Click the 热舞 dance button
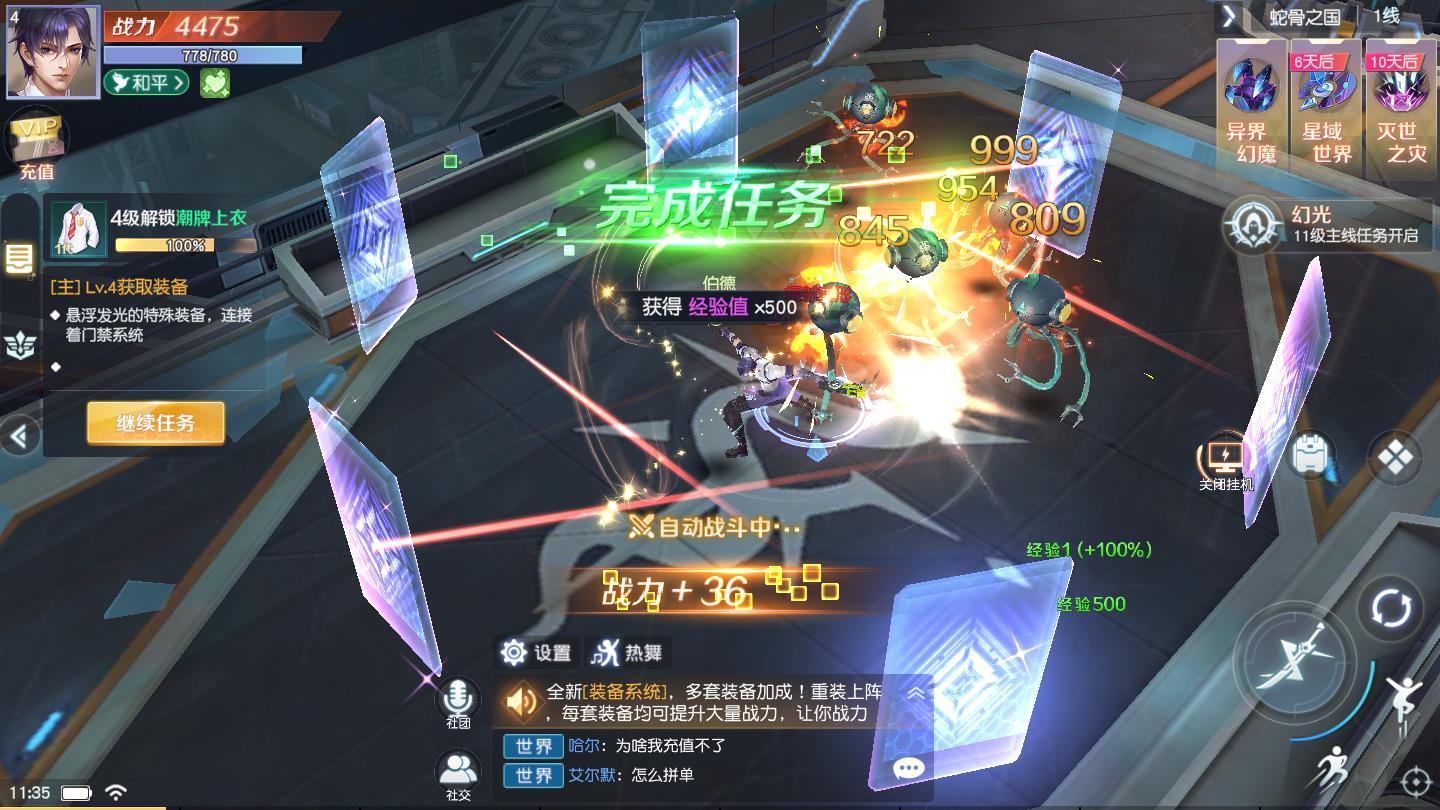The height and width of the screenshot is (810, 1440). point(628,653)
